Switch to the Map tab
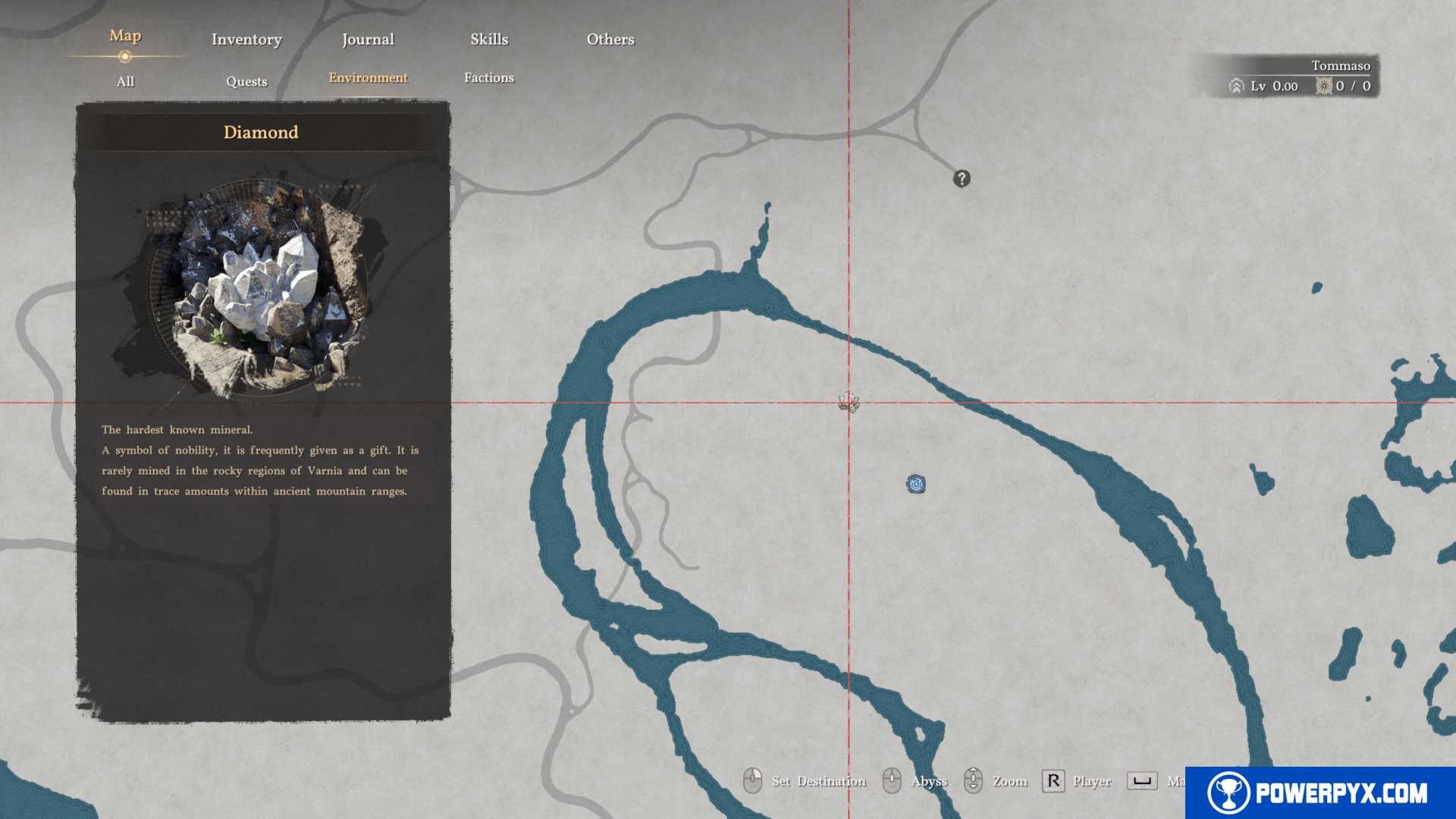 [125, 36]
